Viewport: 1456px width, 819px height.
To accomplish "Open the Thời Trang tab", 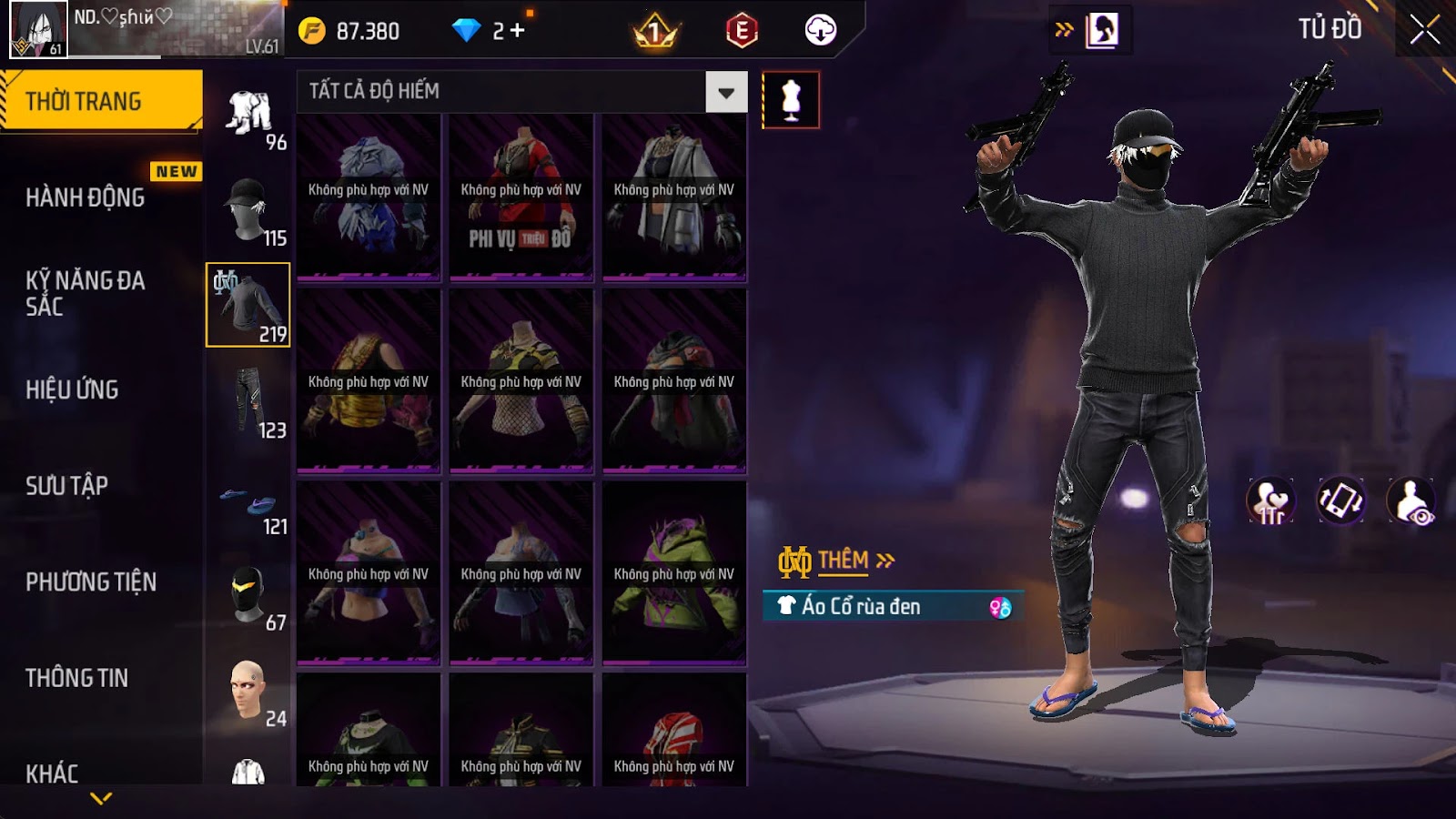I will point(100,101).
